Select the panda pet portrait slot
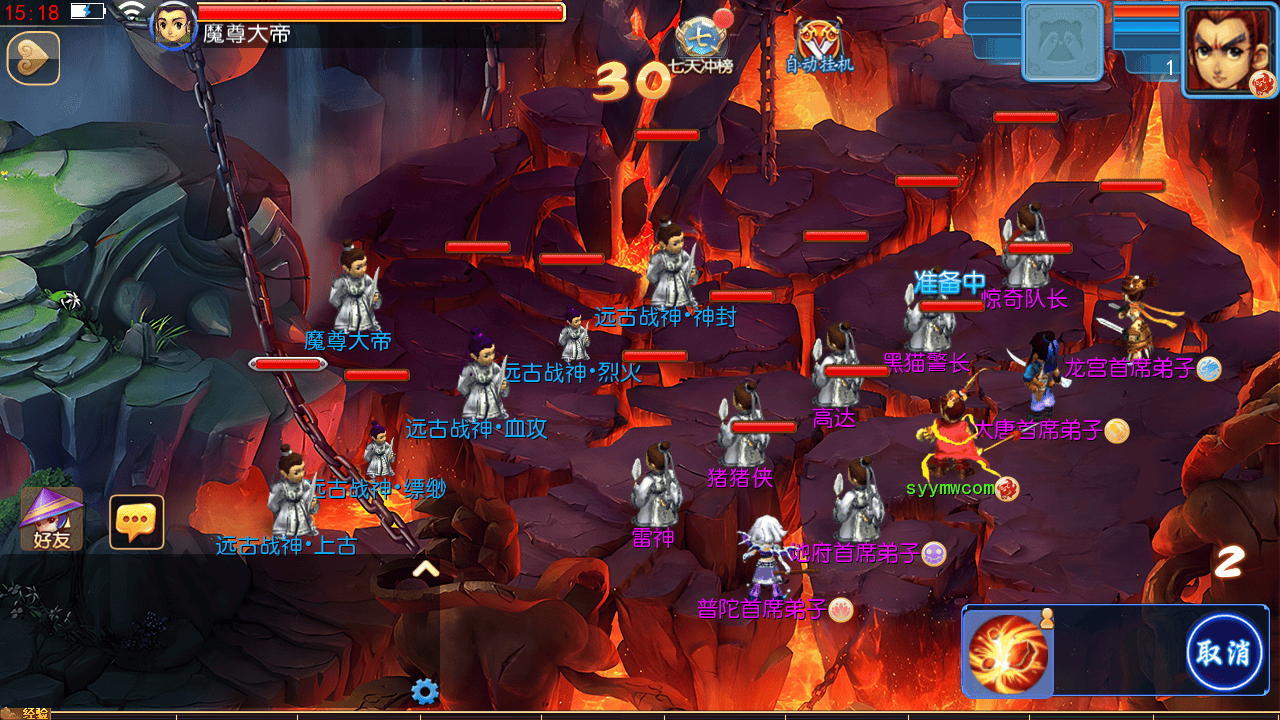This screenshot has height=720, width=1280. coord(1062,42)
